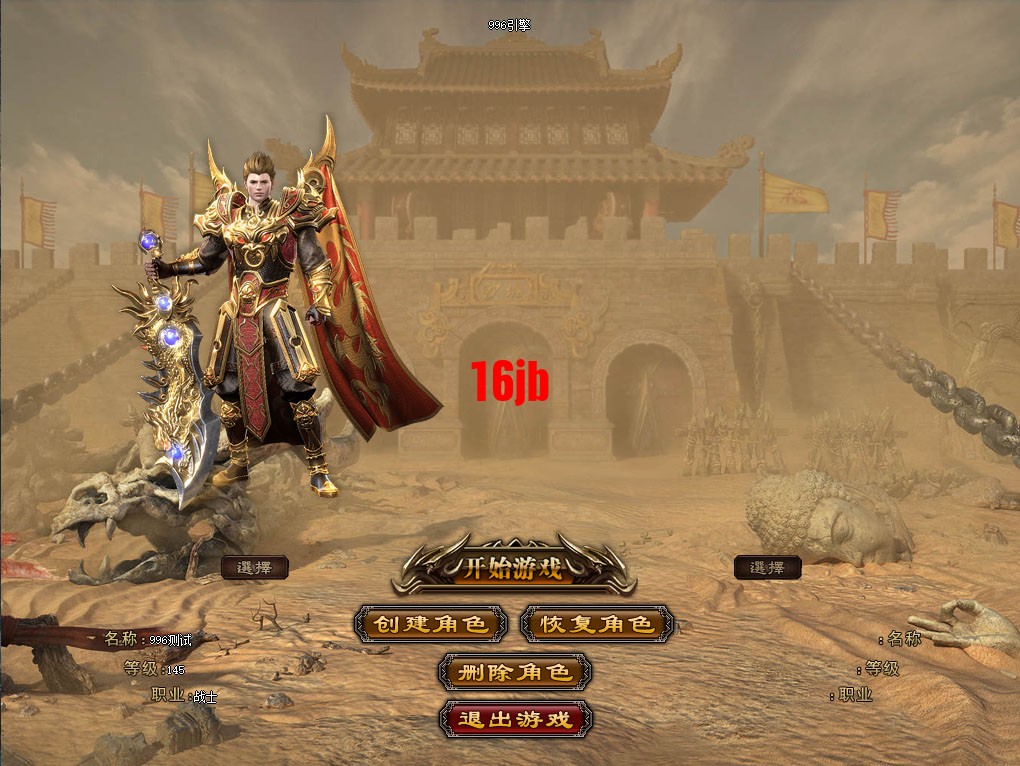Screen dimensions: 1020x766
Task: Click 删除角色 to delete the character
Action: (x=514, y=672)
